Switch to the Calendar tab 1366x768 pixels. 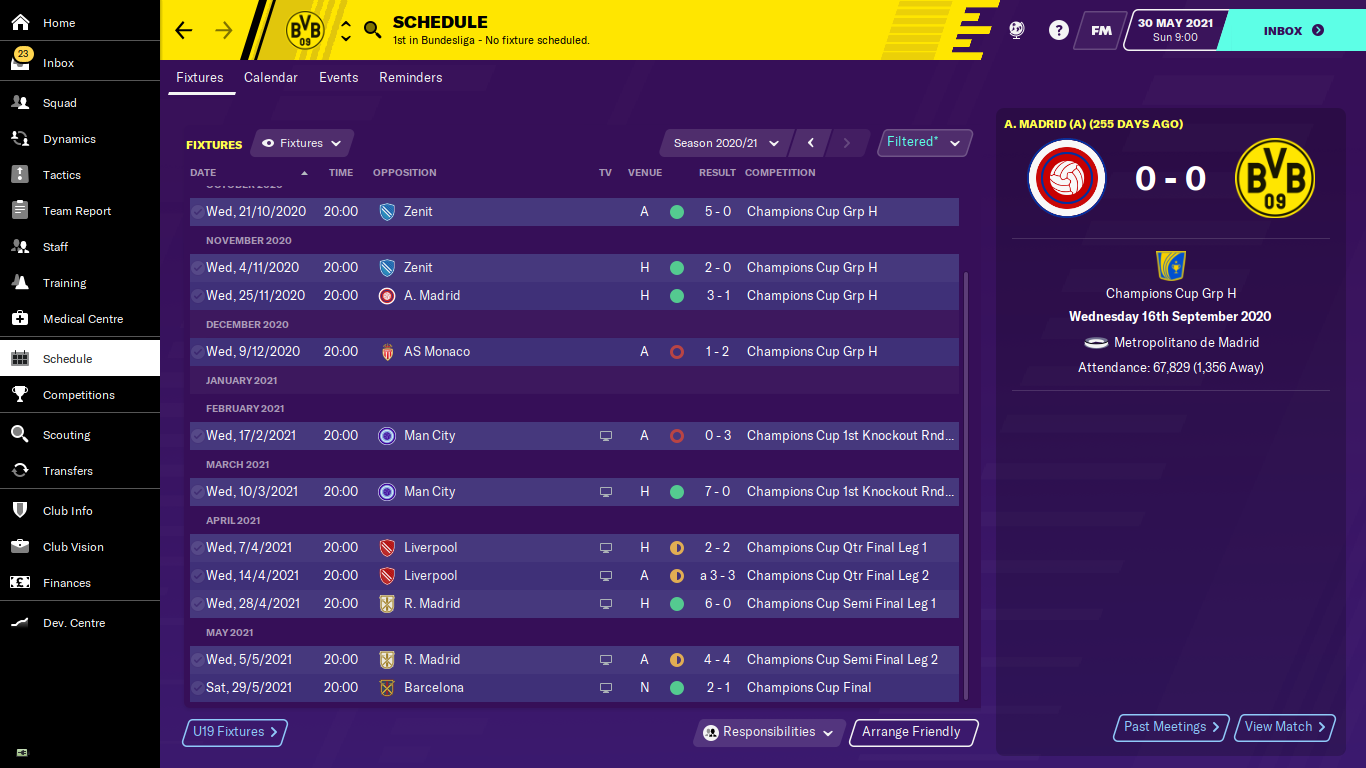(271, 78)
